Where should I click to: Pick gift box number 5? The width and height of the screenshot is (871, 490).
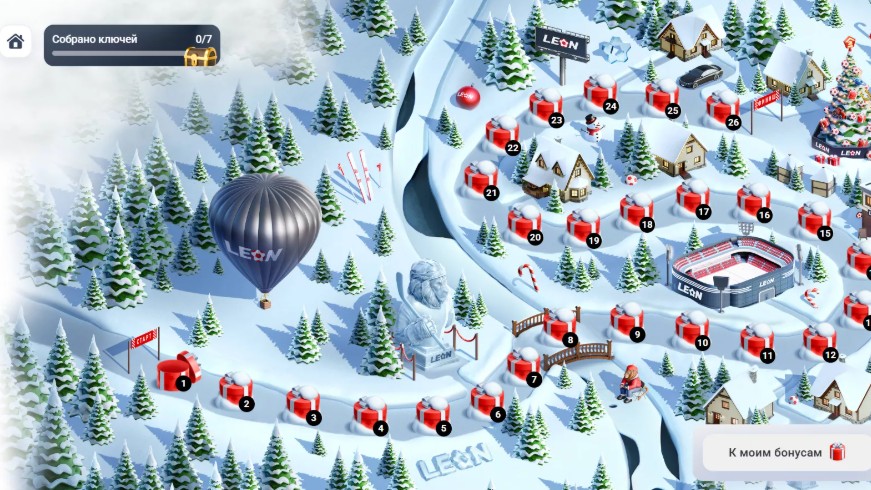433,413
